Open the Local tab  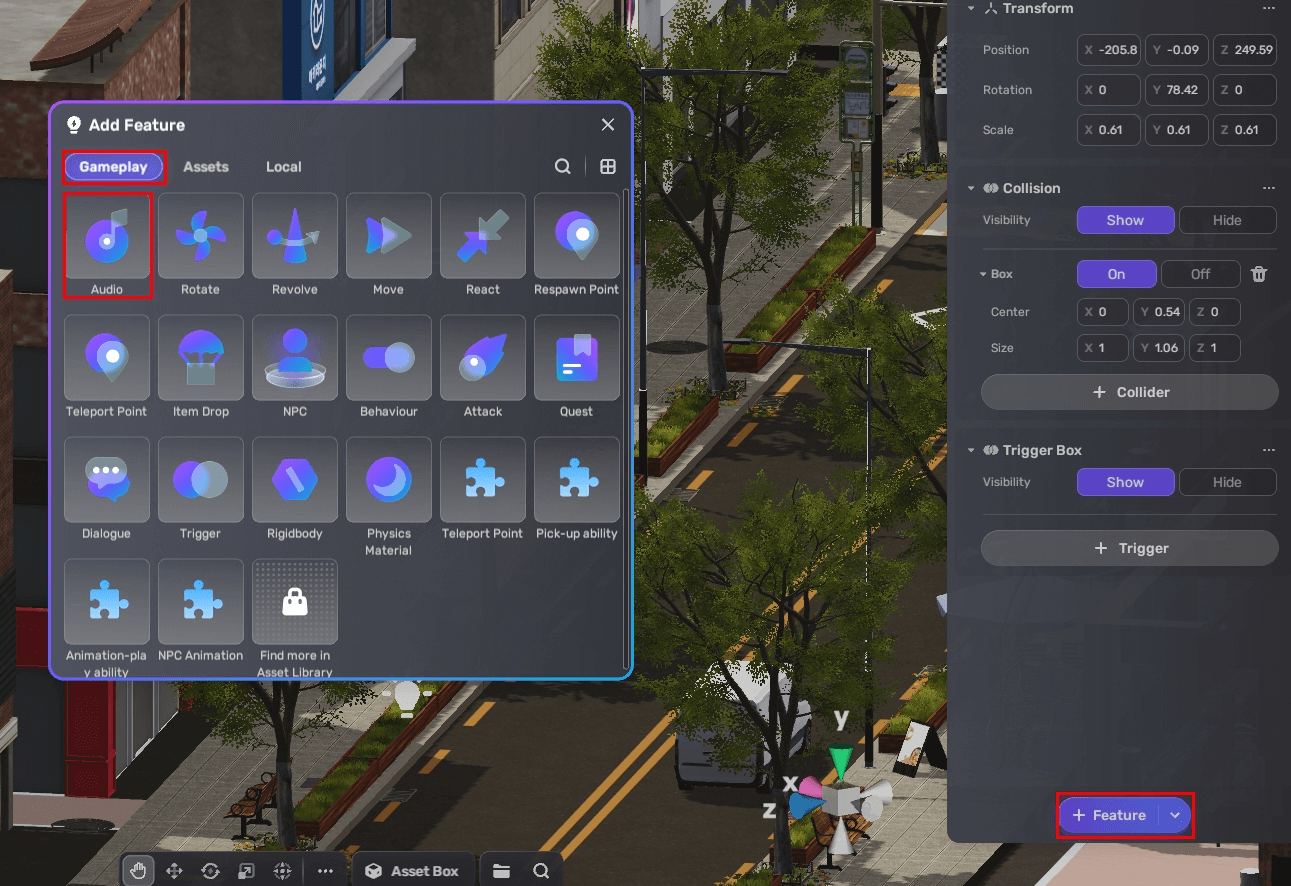[x=283, y=166]
